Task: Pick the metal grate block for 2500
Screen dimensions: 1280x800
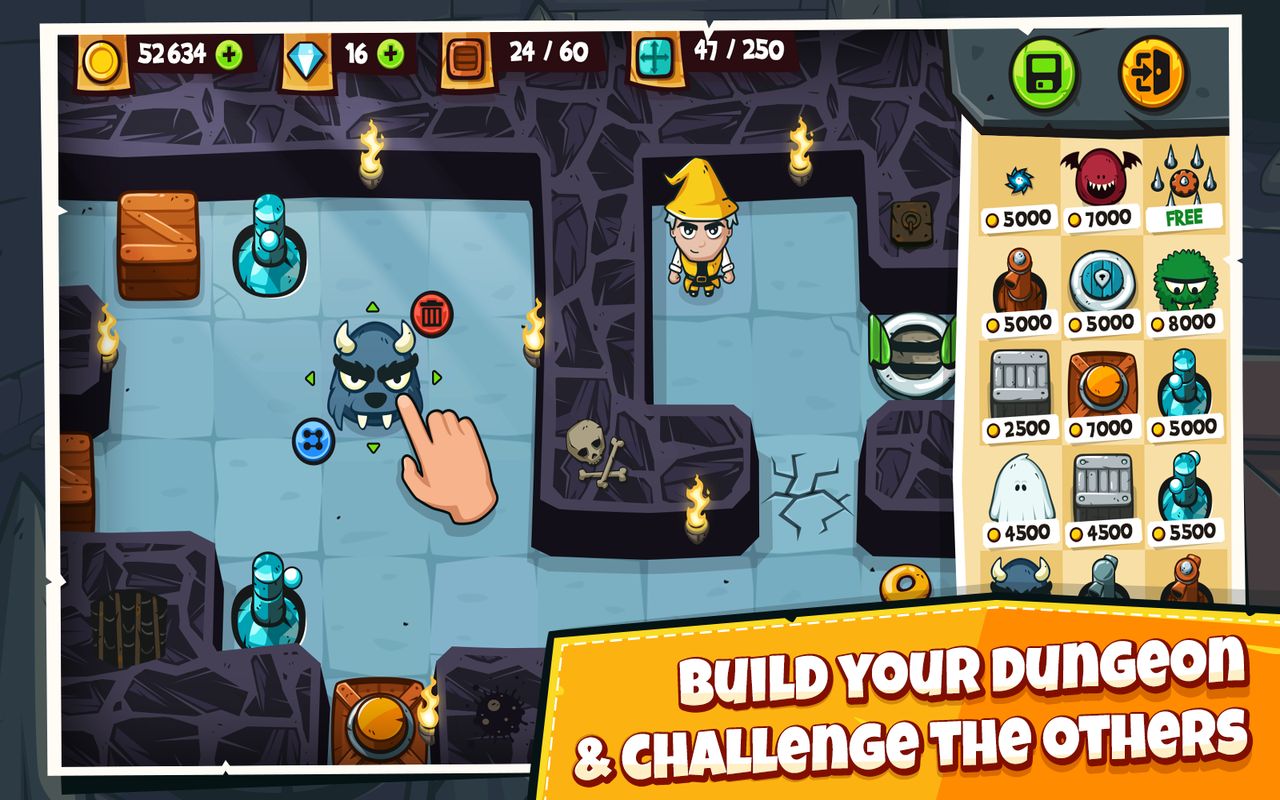Action: [x=1020, y=385]
